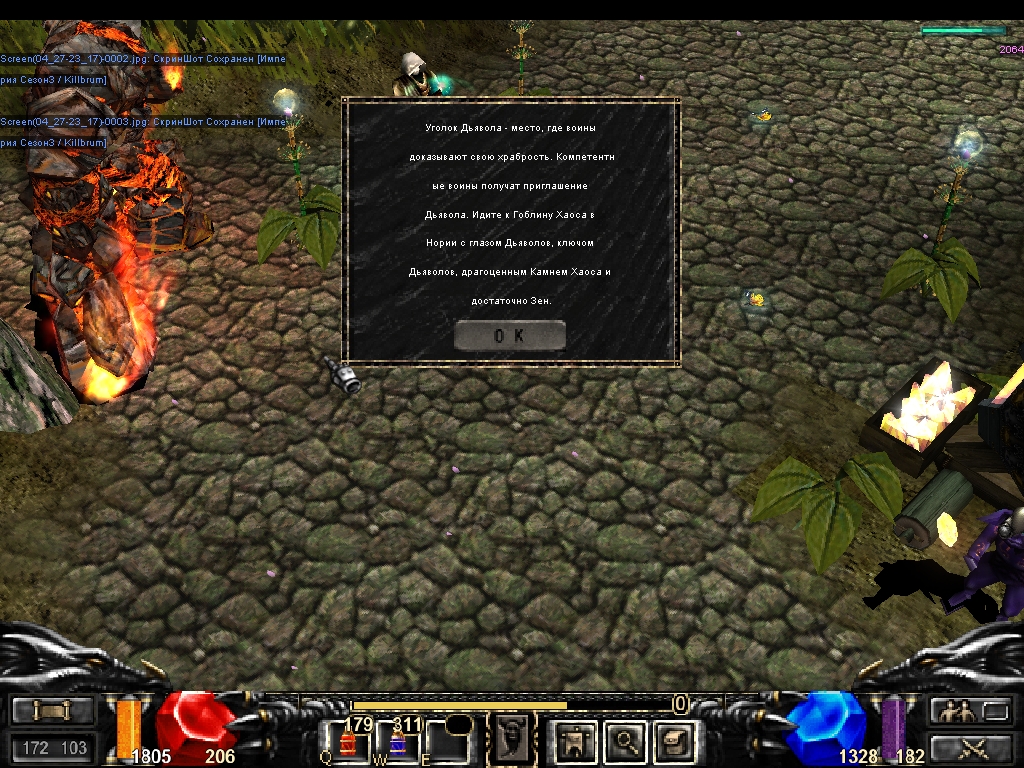Open the current skill selector icon
Screen dimensions: 1024x768
click(511, 740)
